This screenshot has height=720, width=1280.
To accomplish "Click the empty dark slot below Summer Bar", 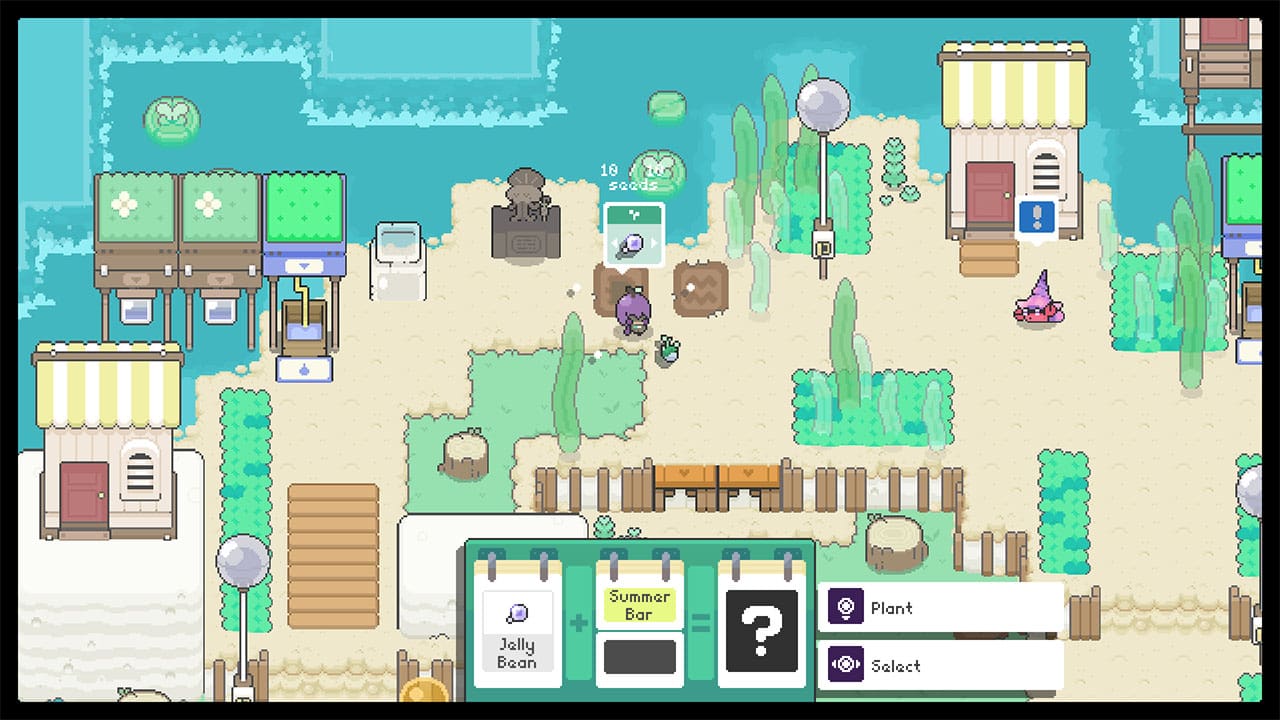I will coord(640,655).
